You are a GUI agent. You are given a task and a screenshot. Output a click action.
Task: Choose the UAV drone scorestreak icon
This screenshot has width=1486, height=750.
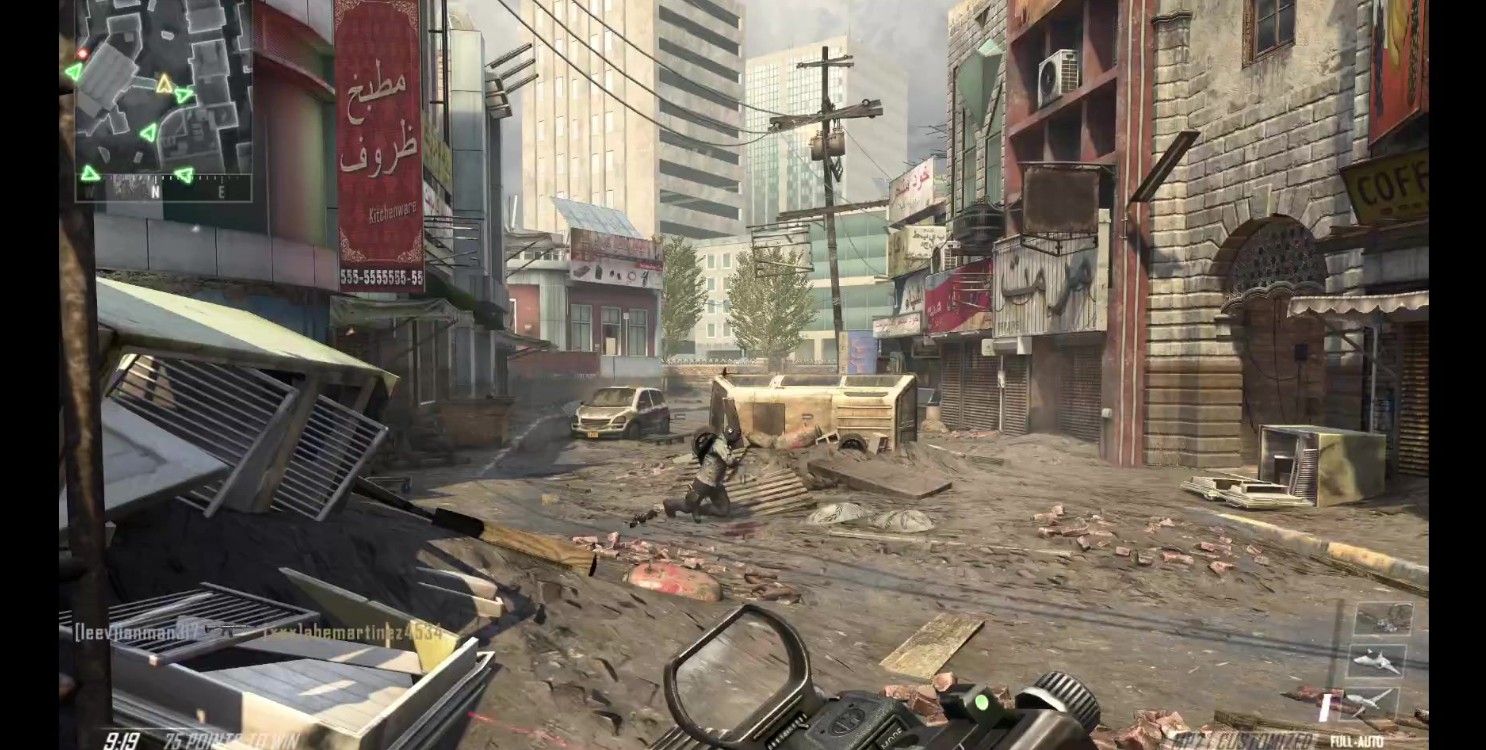(x=1370, y=701)
